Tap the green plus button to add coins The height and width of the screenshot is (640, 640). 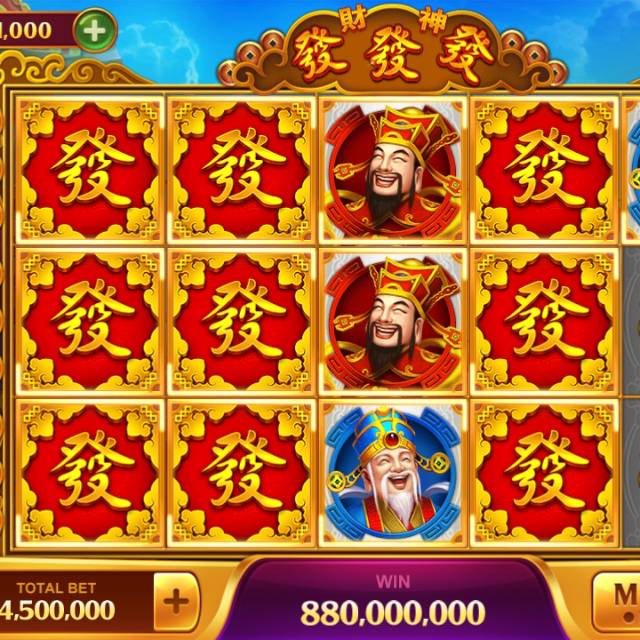94,30
